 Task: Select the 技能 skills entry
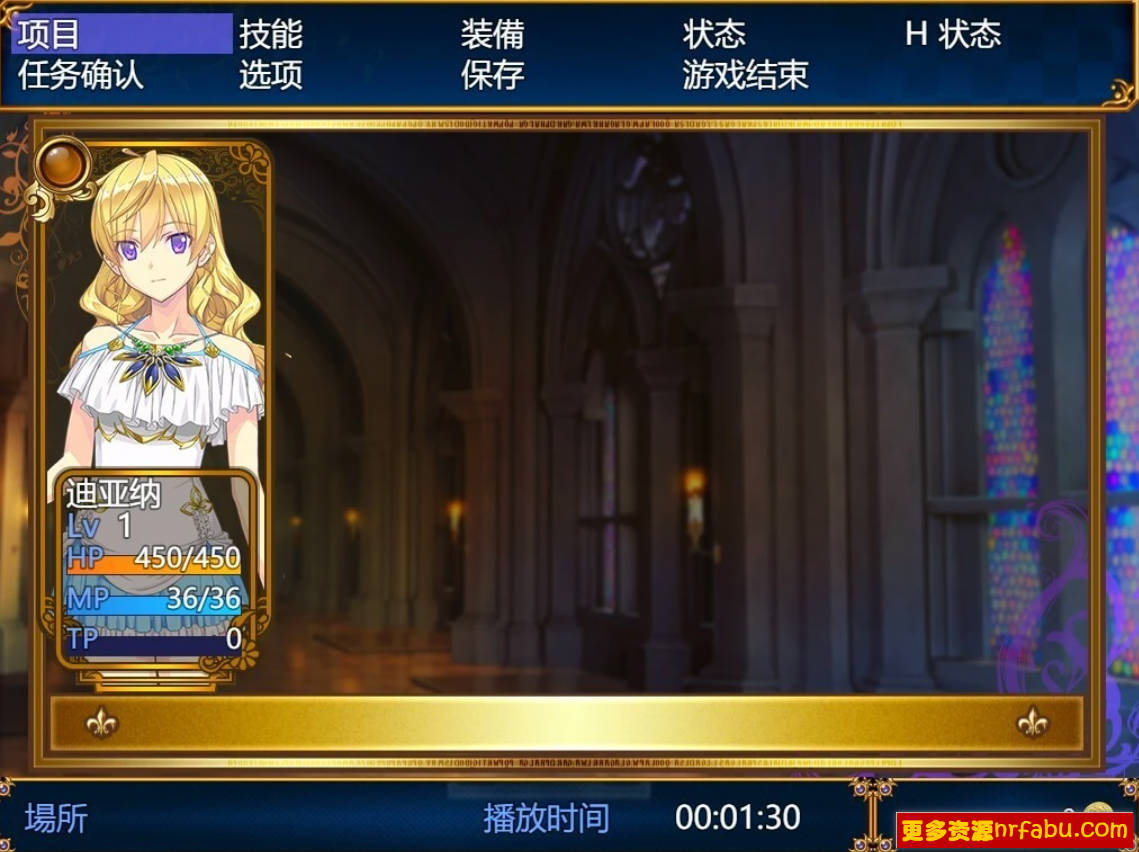tap(271, 35)
